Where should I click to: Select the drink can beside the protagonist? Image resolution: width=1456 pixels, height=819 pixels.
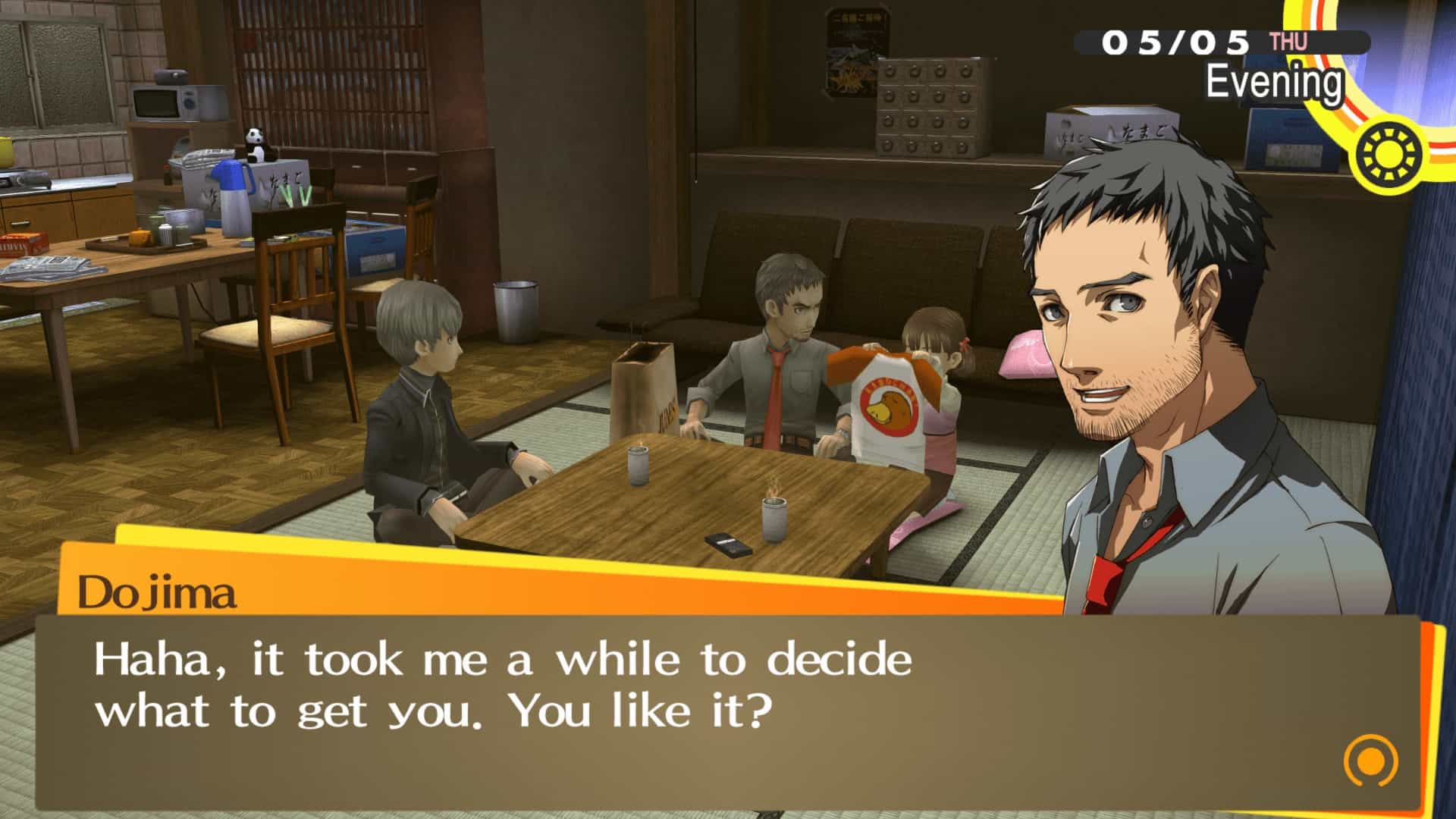pos(638,468)
